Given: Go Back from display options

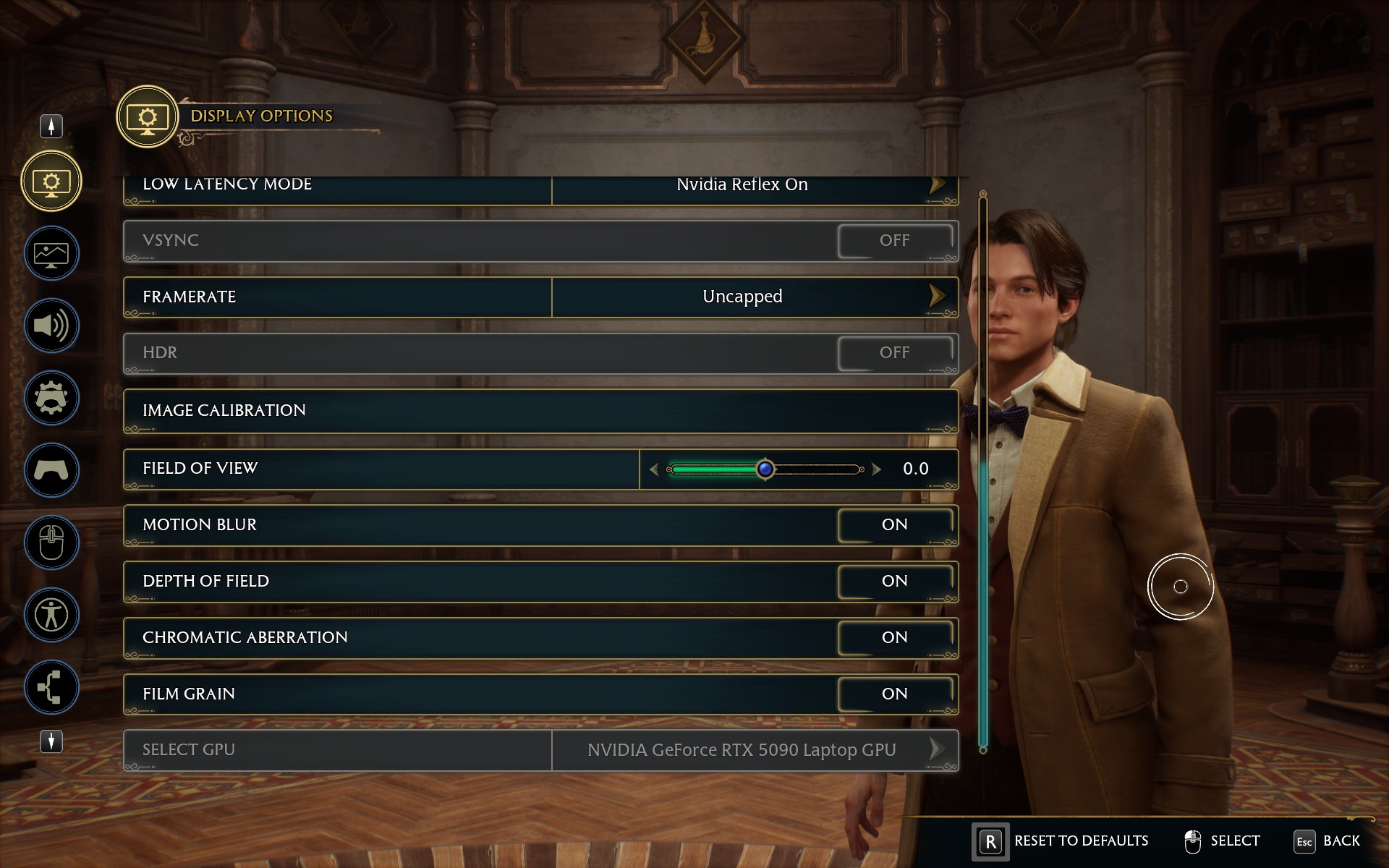Looking at the screenshot, I should pyautogui.click(x=1328, y=841).
